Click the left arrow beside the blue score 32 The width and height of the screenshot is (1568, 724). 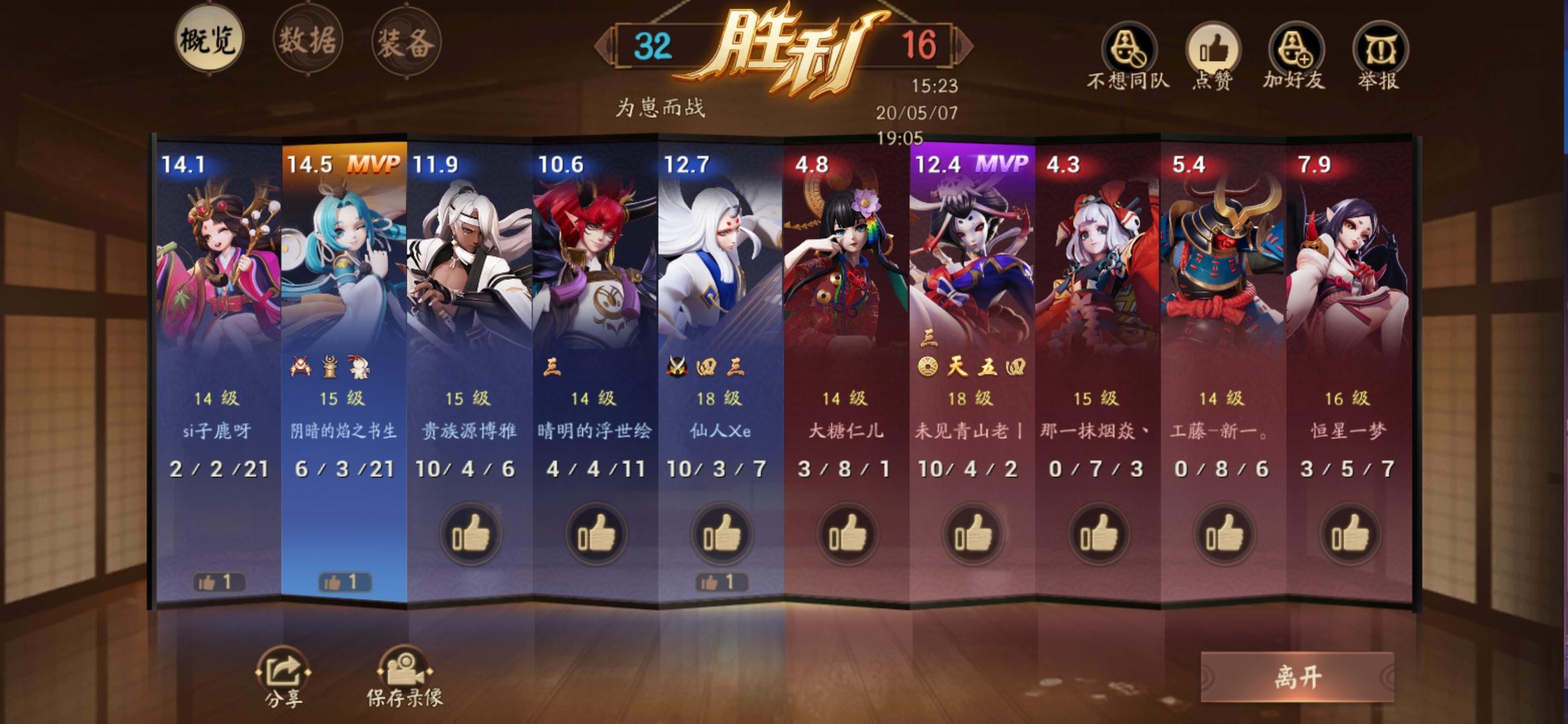click(602, 46)
